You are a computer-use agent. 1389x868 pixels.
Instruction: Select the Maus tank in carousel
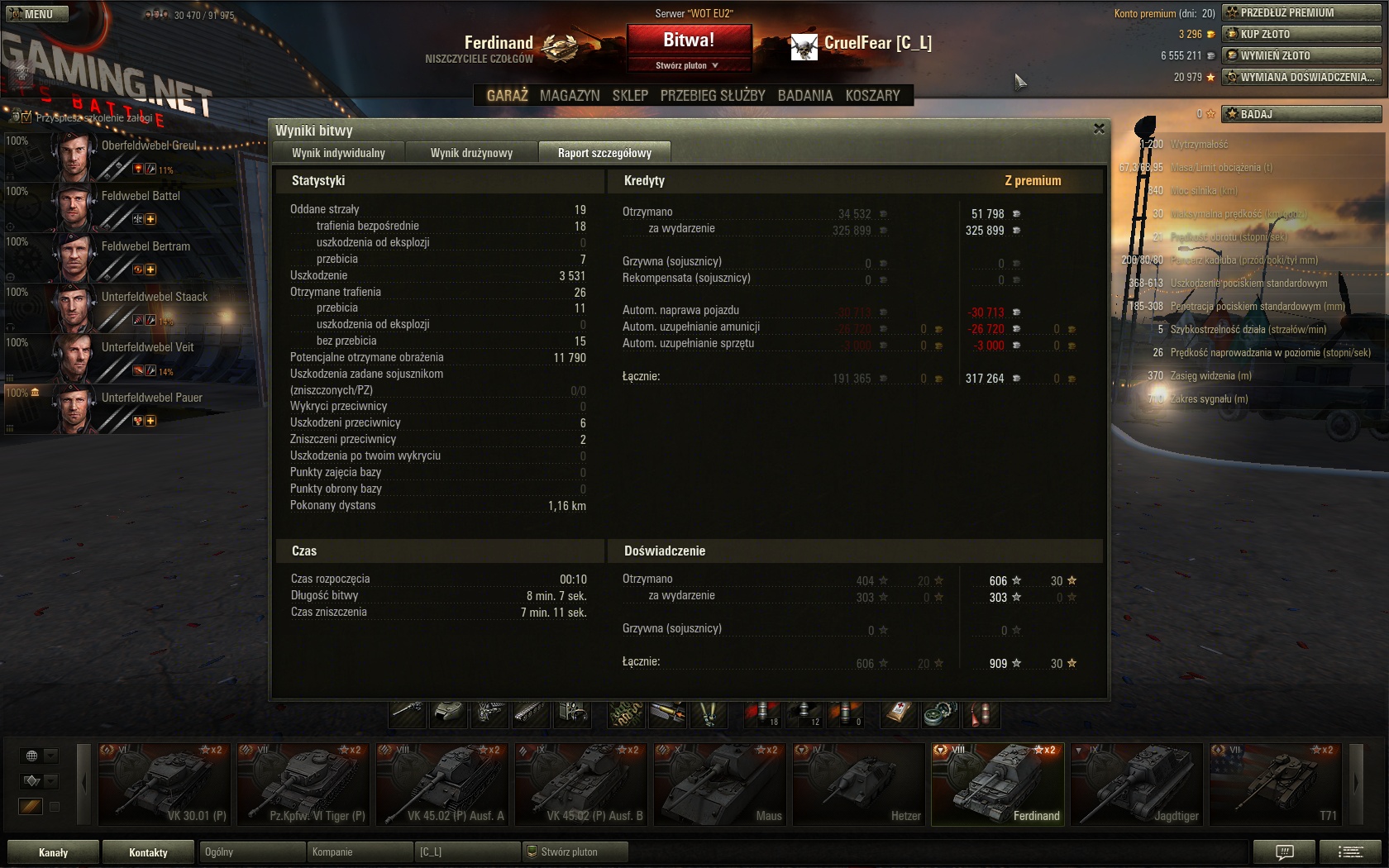(x=719, y=784)
